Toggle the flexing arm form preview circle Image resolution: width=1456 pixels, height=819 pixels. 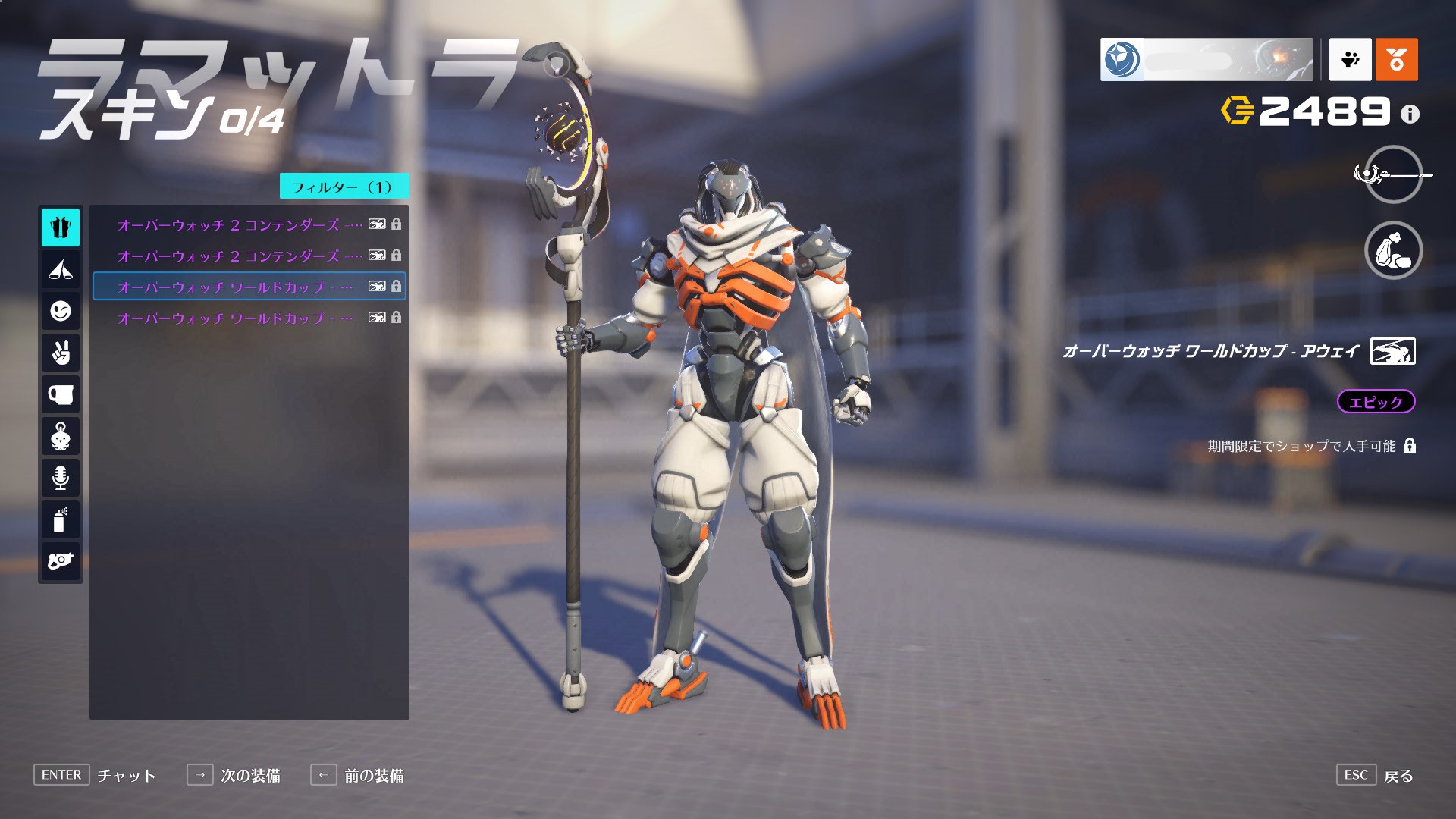[x=1393, y=250]
